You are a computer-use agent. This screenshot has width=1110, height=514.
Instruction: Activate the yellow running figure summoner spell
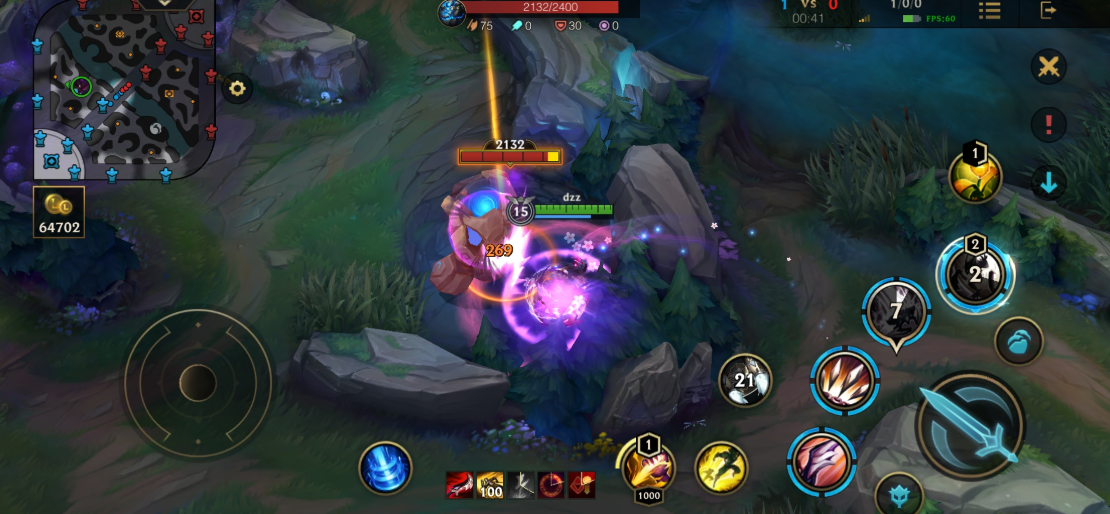tap(721, 467)
